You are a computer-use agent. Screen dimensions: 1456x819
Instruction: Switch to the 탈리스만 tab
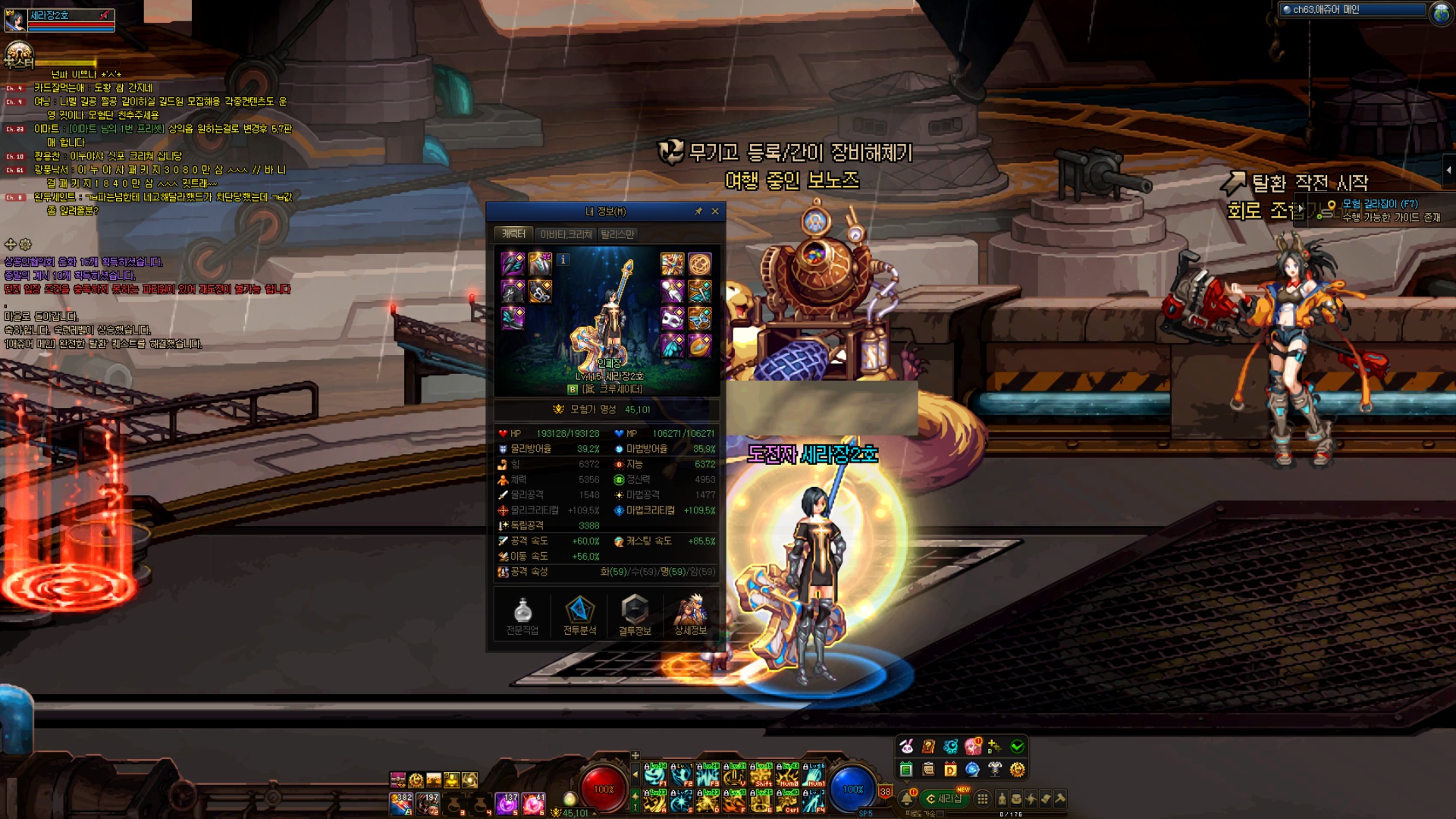click(x=617, y=234)
